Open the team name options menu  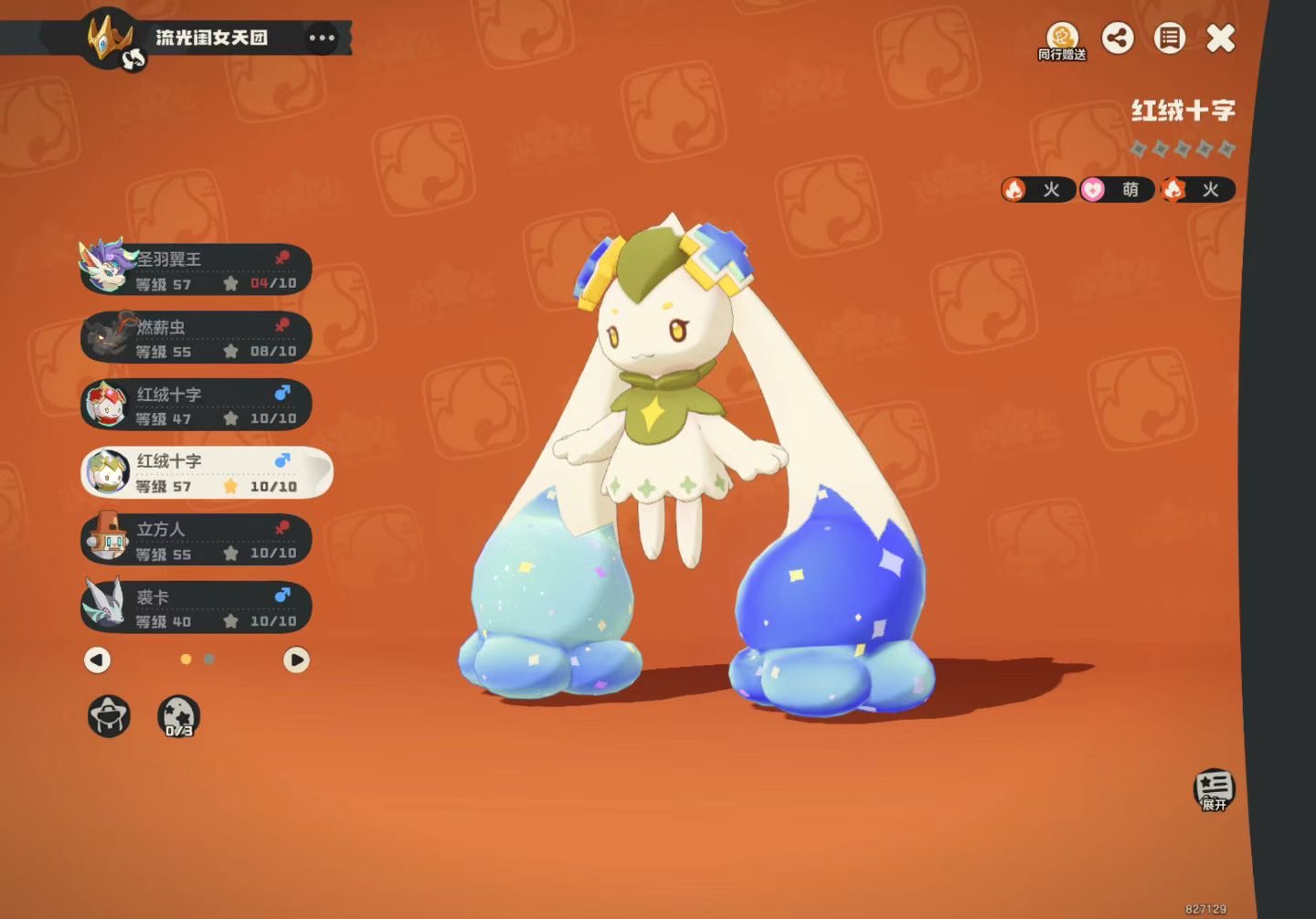point(322,38)
